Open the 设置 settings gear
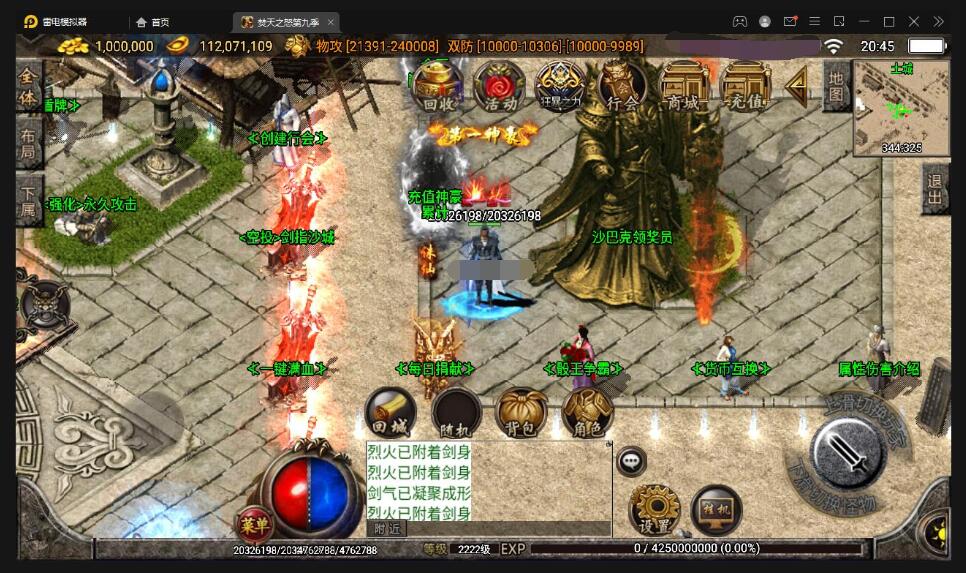This screenshot has height=573, width=966. pyautogui.click(x=655, y=509)
